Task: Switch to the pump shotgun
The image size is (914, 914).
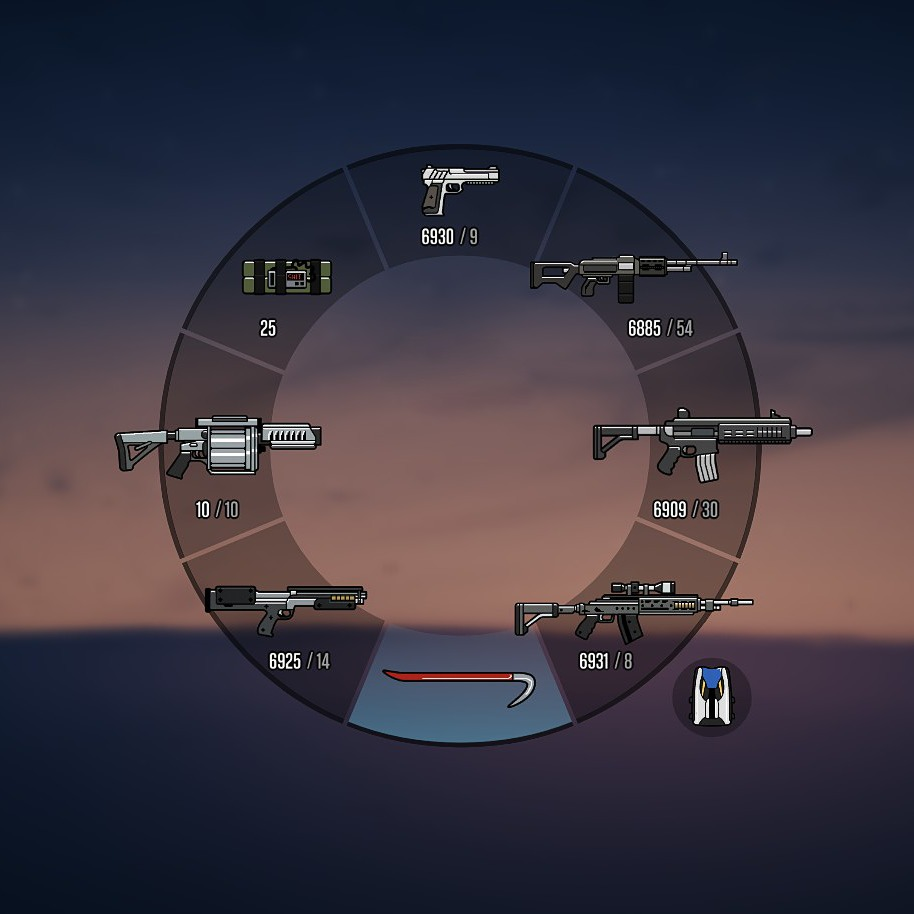Action: (x=286, y=607)
